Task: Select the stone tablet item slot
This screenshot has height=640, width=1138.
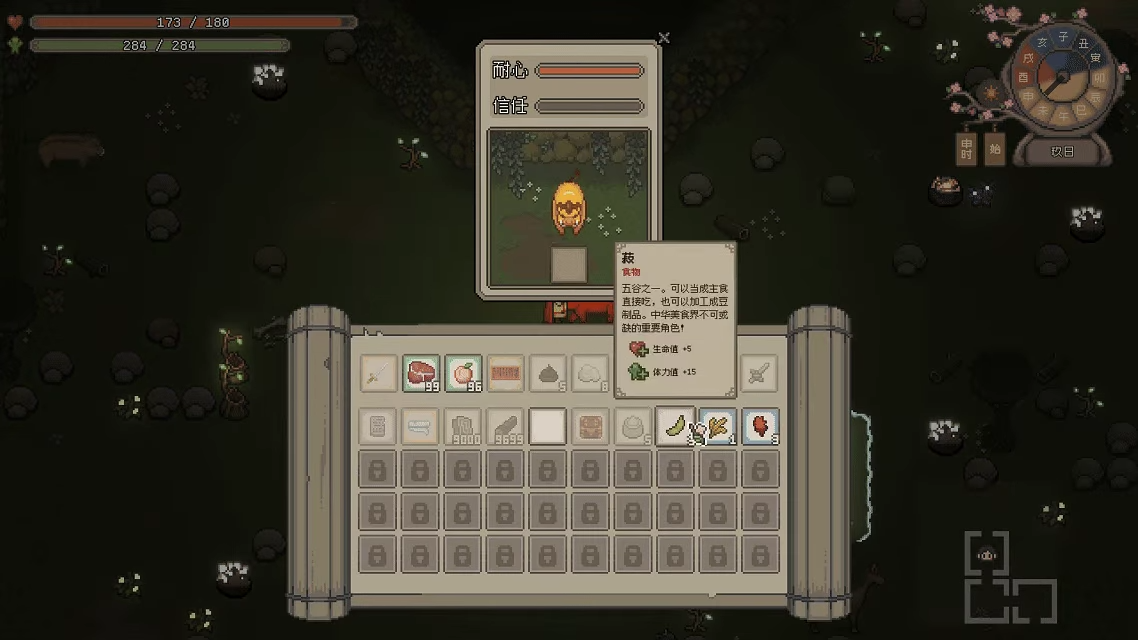Action: tap(379, 427)
